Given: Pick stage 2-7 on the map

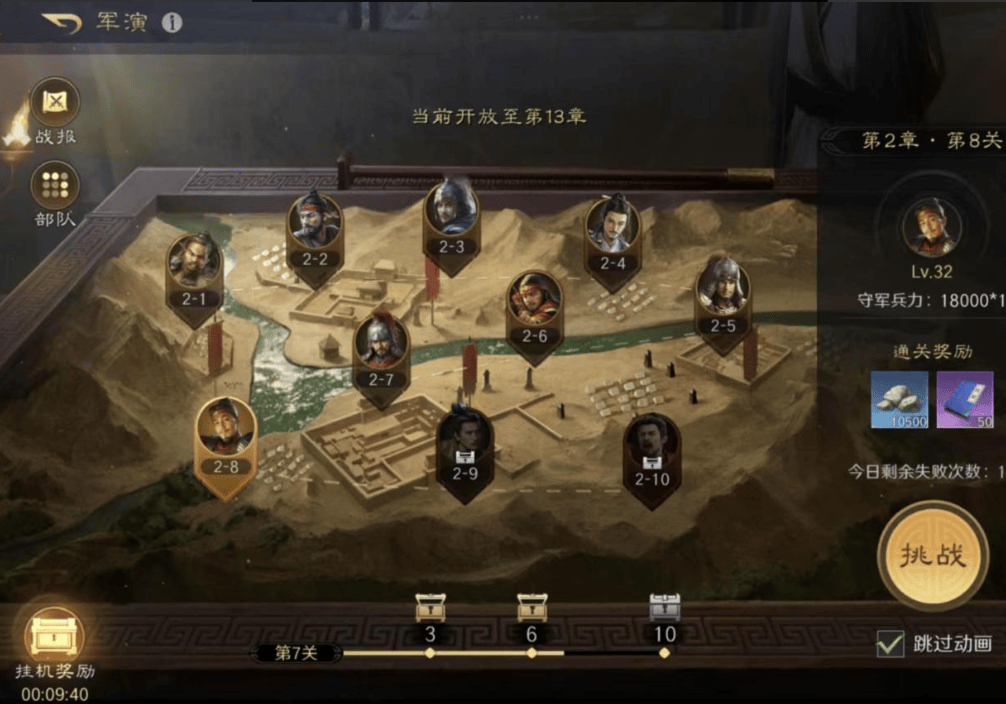Looking at the screenshot, I should coord(381,348).
